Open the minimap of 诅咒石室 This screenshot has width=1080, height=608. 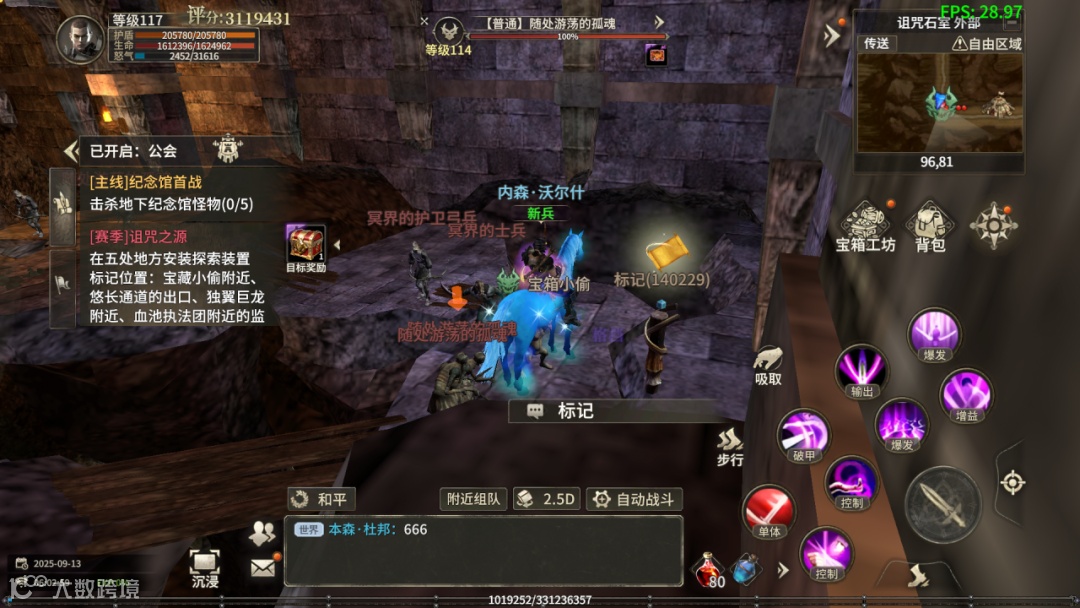point(939,102)
